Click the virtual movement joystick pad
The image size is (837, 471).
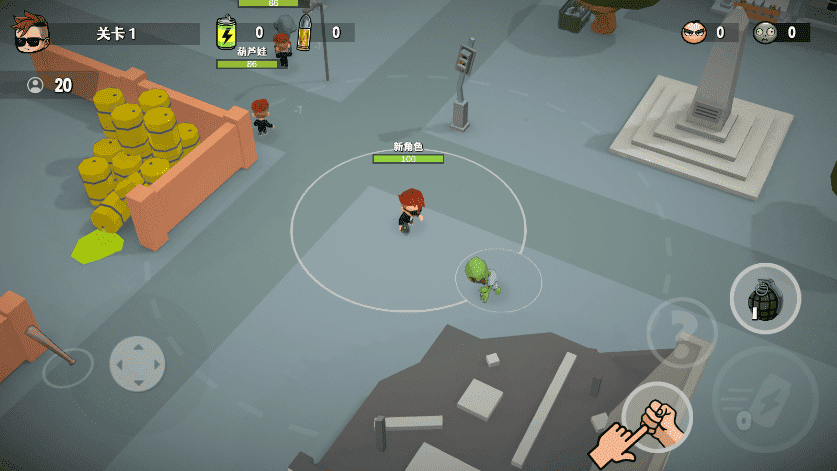(137, 362)
